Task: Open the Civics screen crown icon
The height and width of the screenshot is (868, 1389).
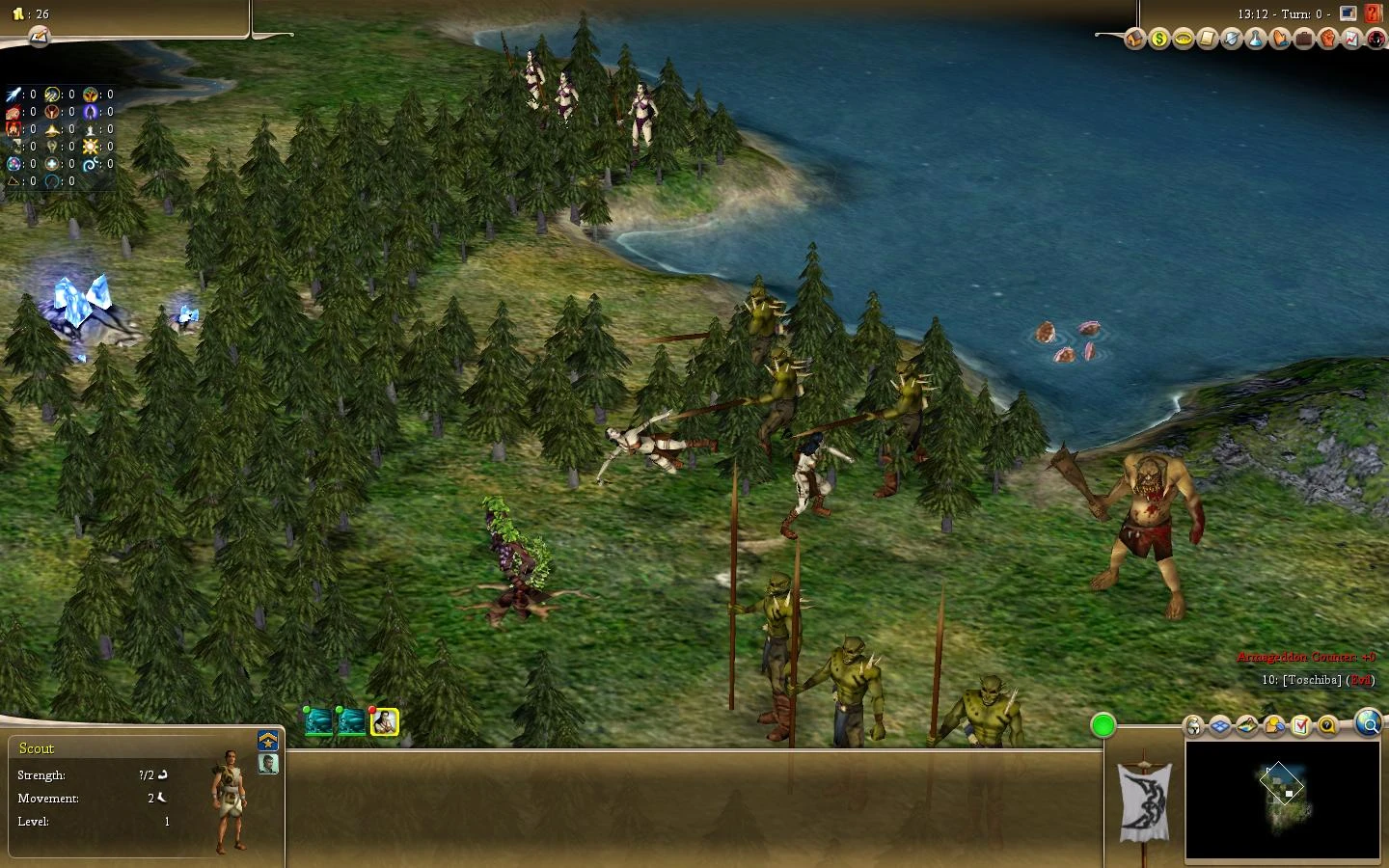Action: click(1184, 39)
